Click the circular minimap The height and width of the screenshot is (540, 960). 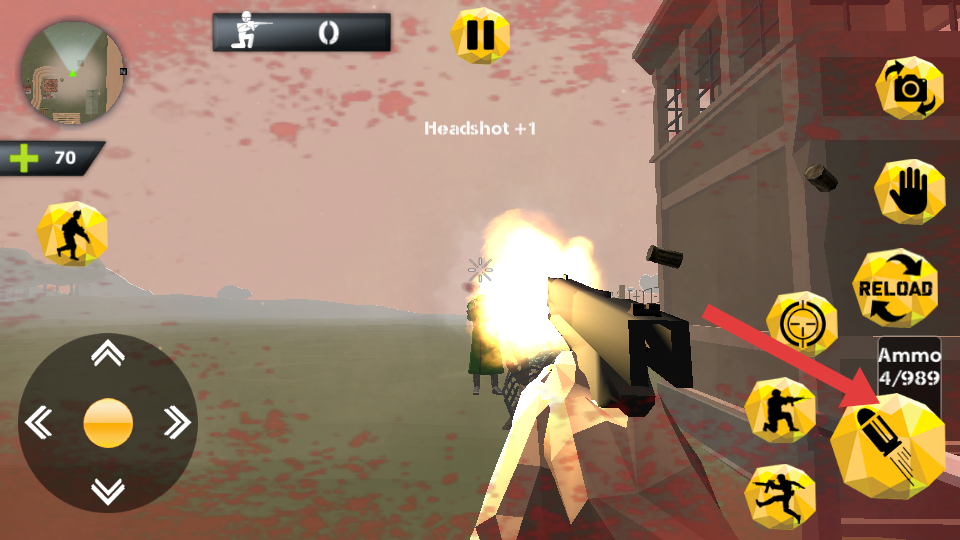[72, 74]
